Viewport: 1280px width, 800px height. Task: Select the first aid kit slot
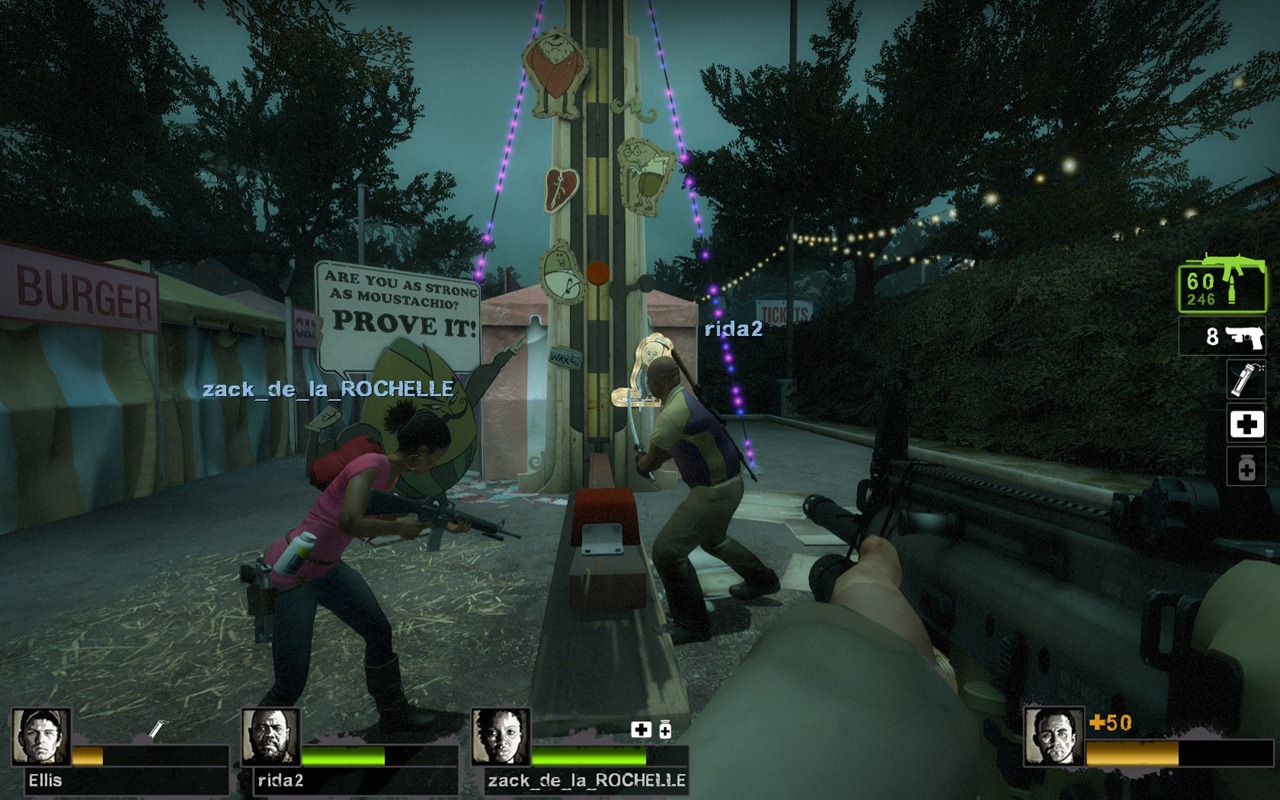[x=1246, y=424]
